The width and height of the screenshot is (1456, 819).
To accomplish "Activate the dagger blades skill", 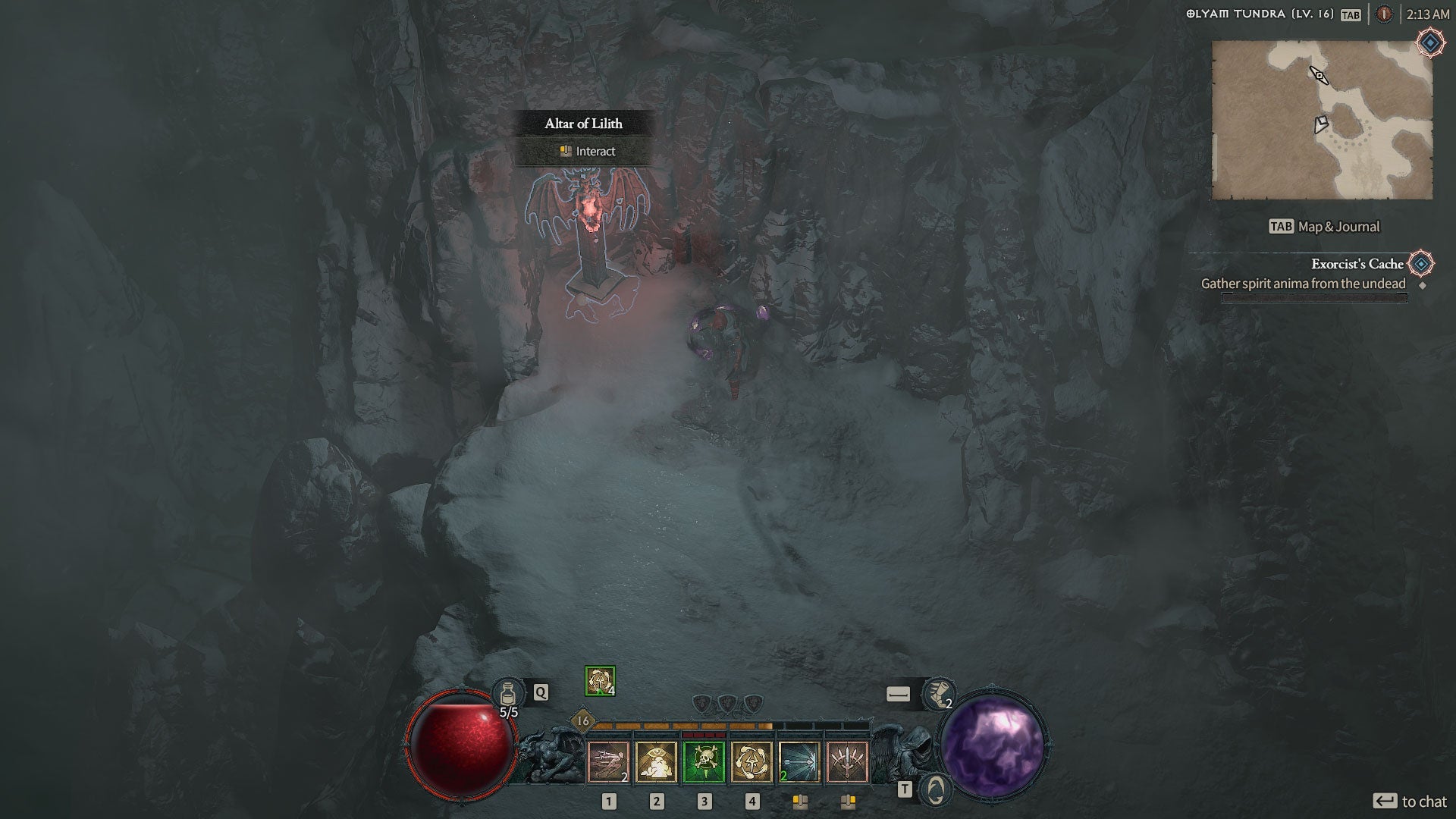I will pyautogui.click(x=847, y=761).
